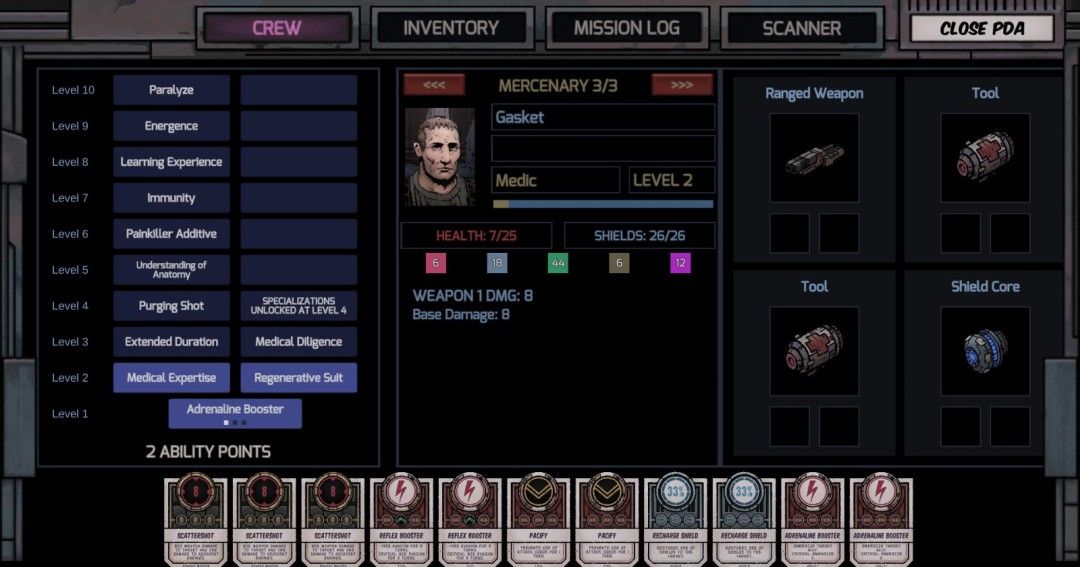Select the Crew tab

[277, 28]
